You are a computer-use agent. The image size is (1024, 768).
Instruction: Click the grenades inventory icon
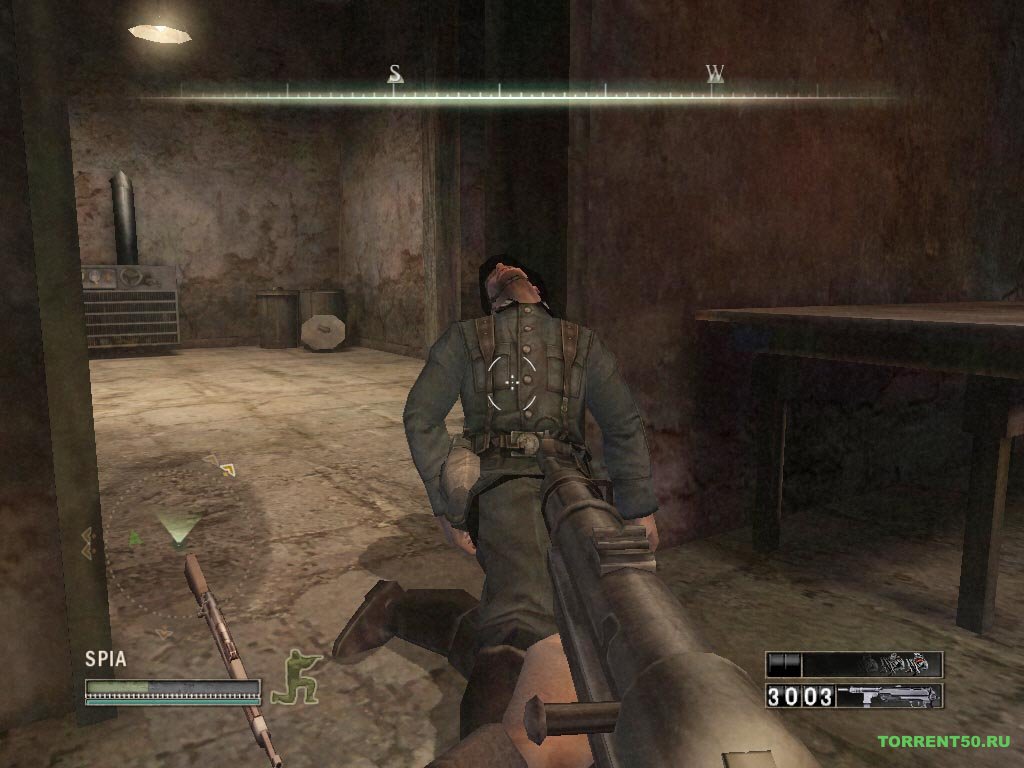click(x=900, y=663)
